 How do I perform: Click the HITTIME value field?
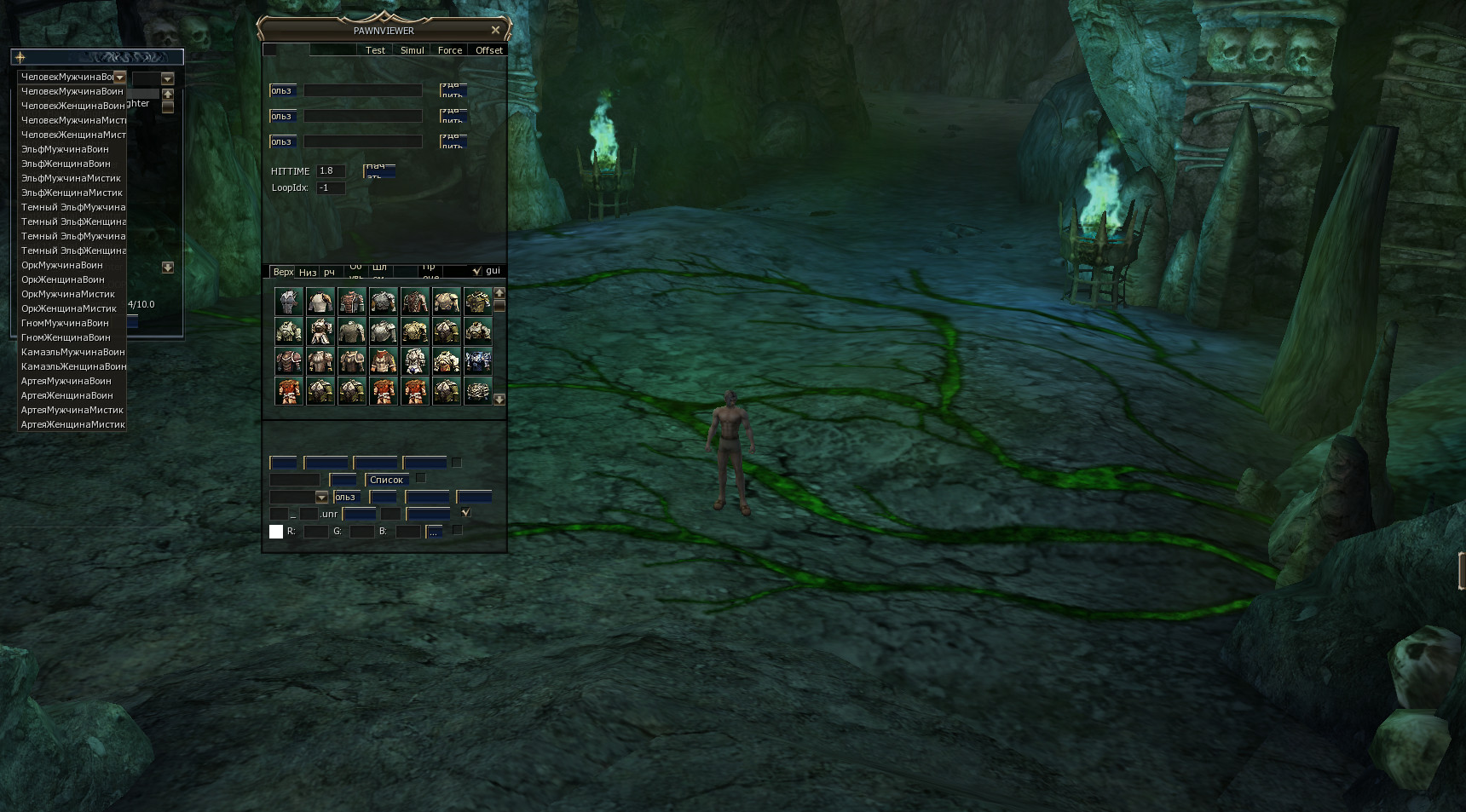(330, 171)
